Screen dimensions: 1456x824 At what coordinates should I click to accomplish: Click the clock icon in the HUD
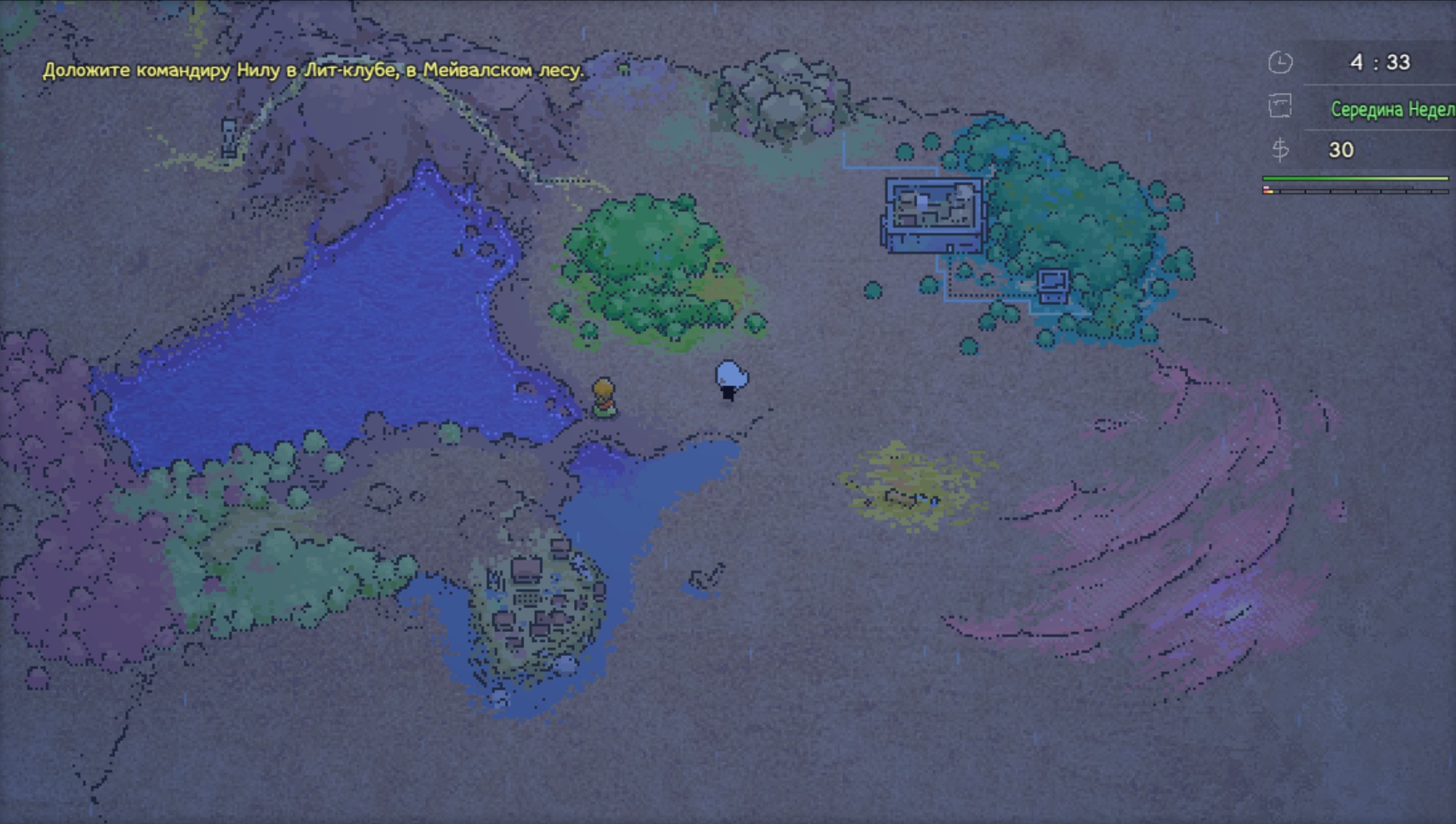pyautogui.click(x=1279, y=62)
